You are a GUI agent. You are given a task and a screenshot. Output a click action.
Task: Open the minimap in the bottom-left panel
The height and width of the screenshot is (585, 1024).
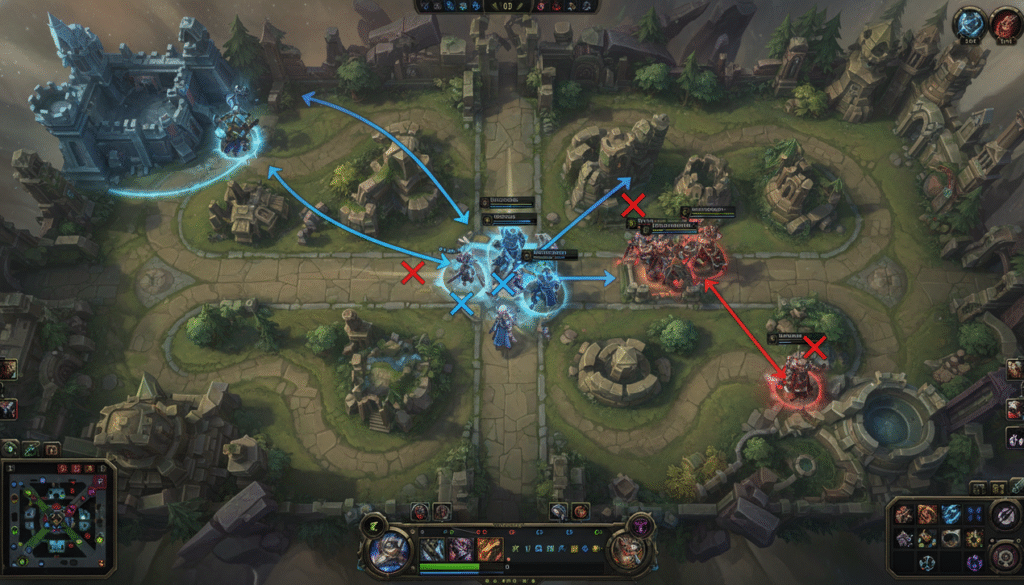tap(58, 520)
